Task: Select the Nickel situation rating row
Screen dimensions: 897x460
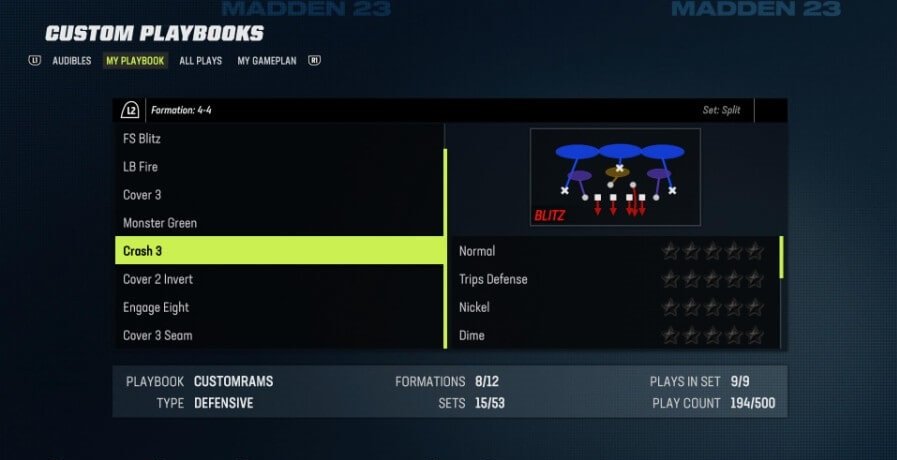Action: pos(712,307)
